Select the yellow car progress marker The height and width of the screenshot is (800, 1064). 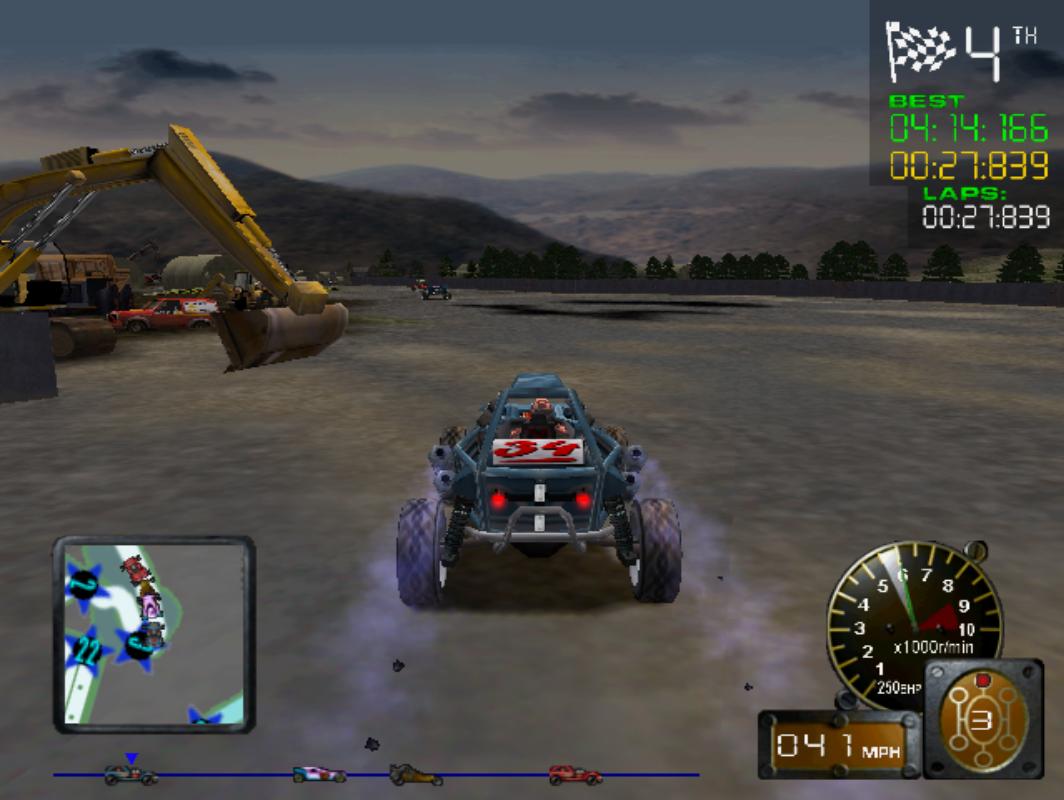coord(415,774)
